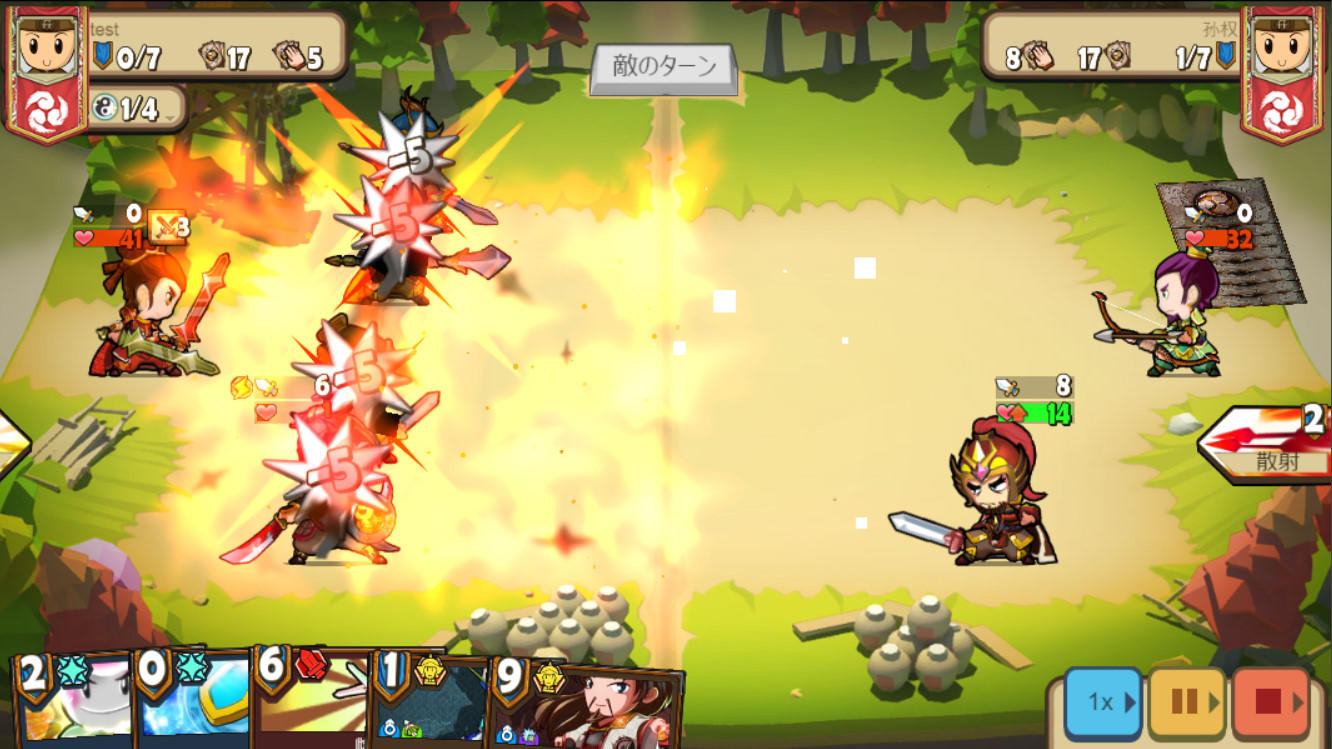Viewport: 1332px width, 749px height.
Task: Click the teal star cost icon on the 2-cost card
Action: pyautogui.click(x=74, y=671)
